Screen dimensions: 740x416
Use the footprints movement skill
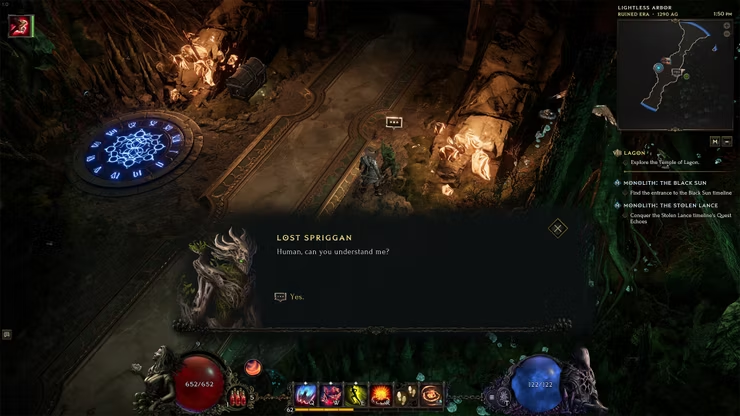click(x=406, y=394)
